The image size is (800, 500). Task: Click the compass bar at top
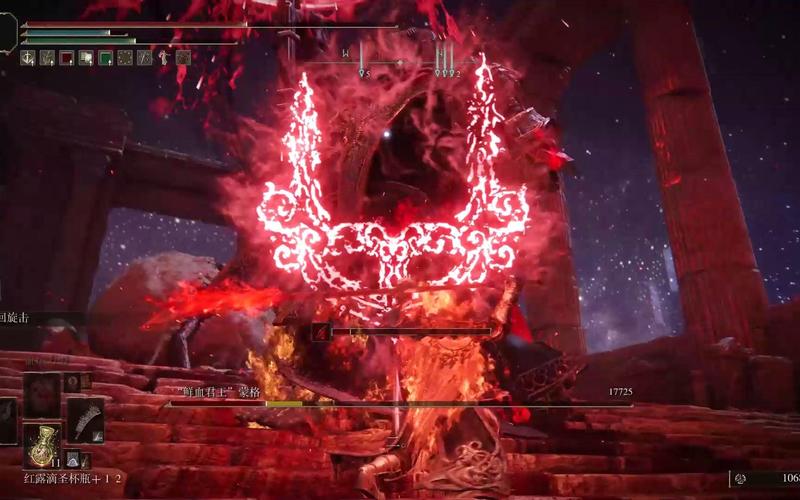click(400, 62)
